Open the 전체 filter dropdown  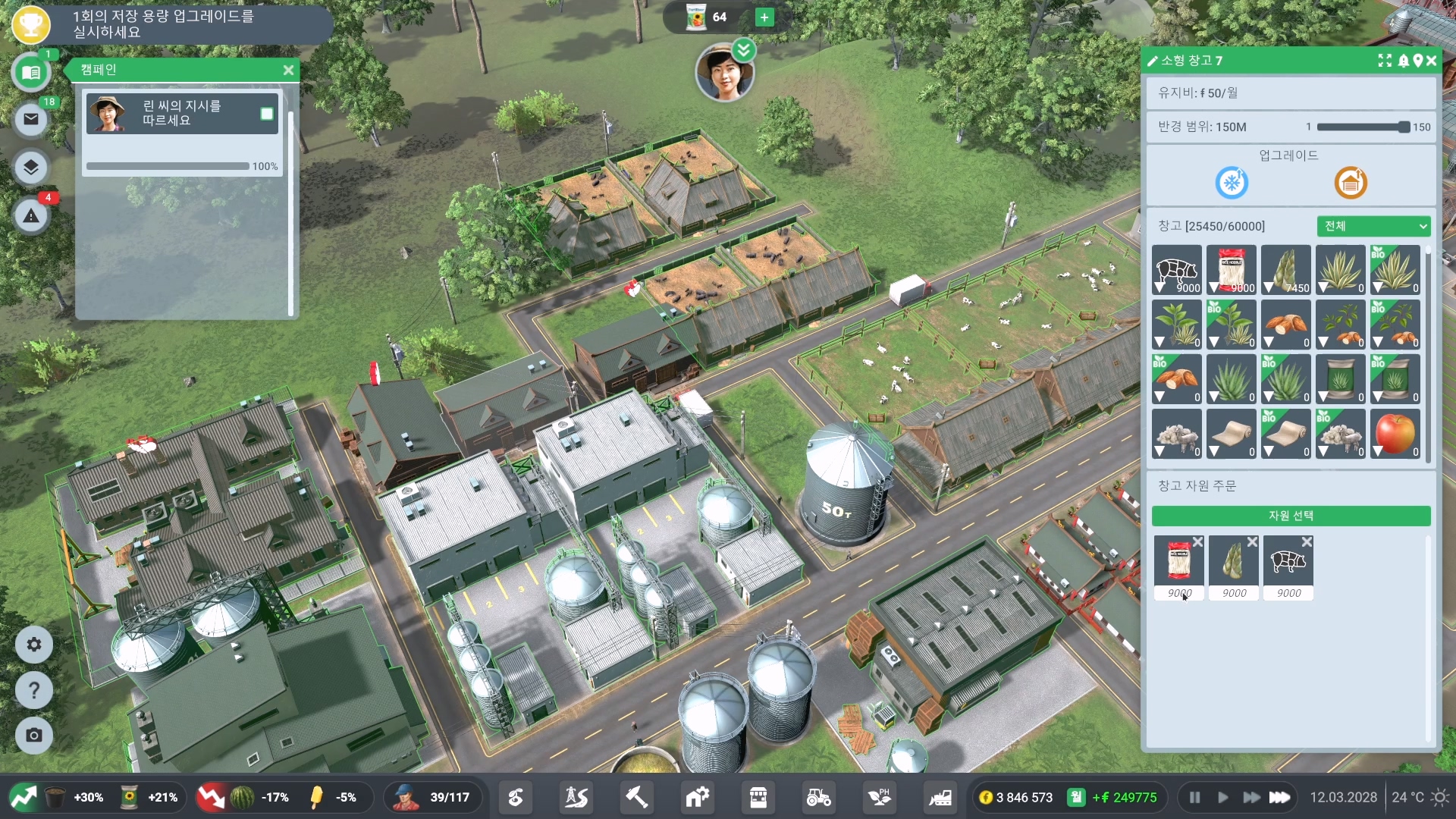pos(1373,226)
